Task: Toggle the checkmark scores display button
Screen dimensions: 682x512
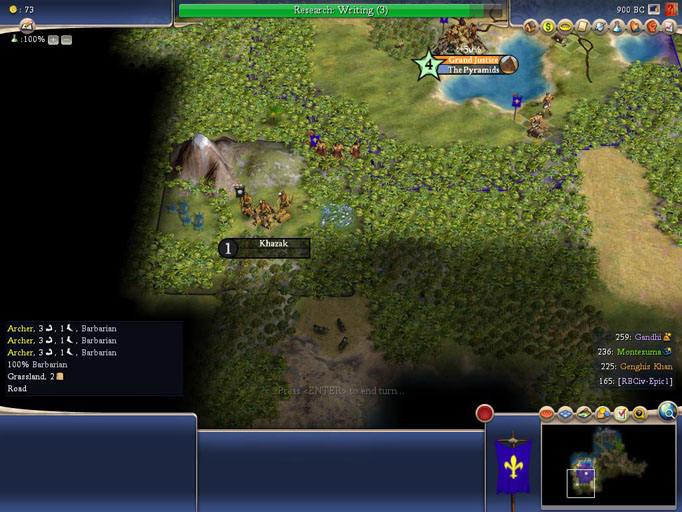Action: click(621, 413)
